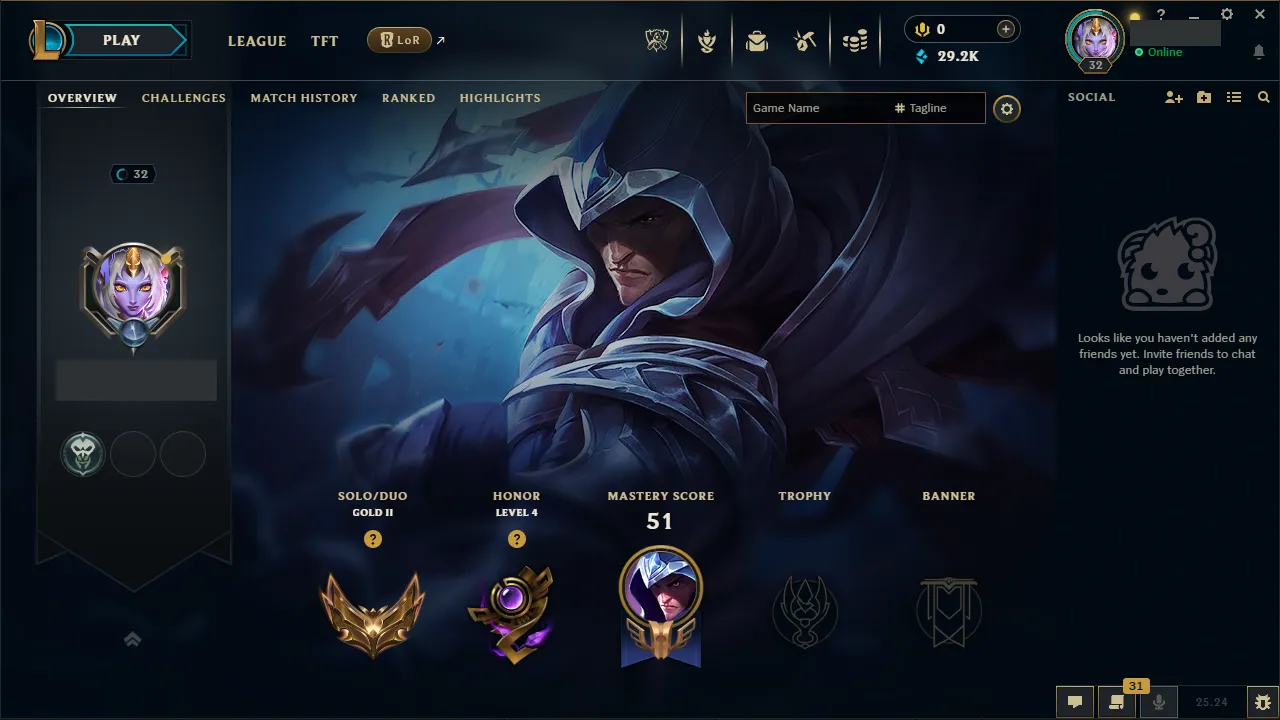Open the Clash section
Image resolution: width=1280 pixels, height=720 pixels.
click(x=707, y=40)
